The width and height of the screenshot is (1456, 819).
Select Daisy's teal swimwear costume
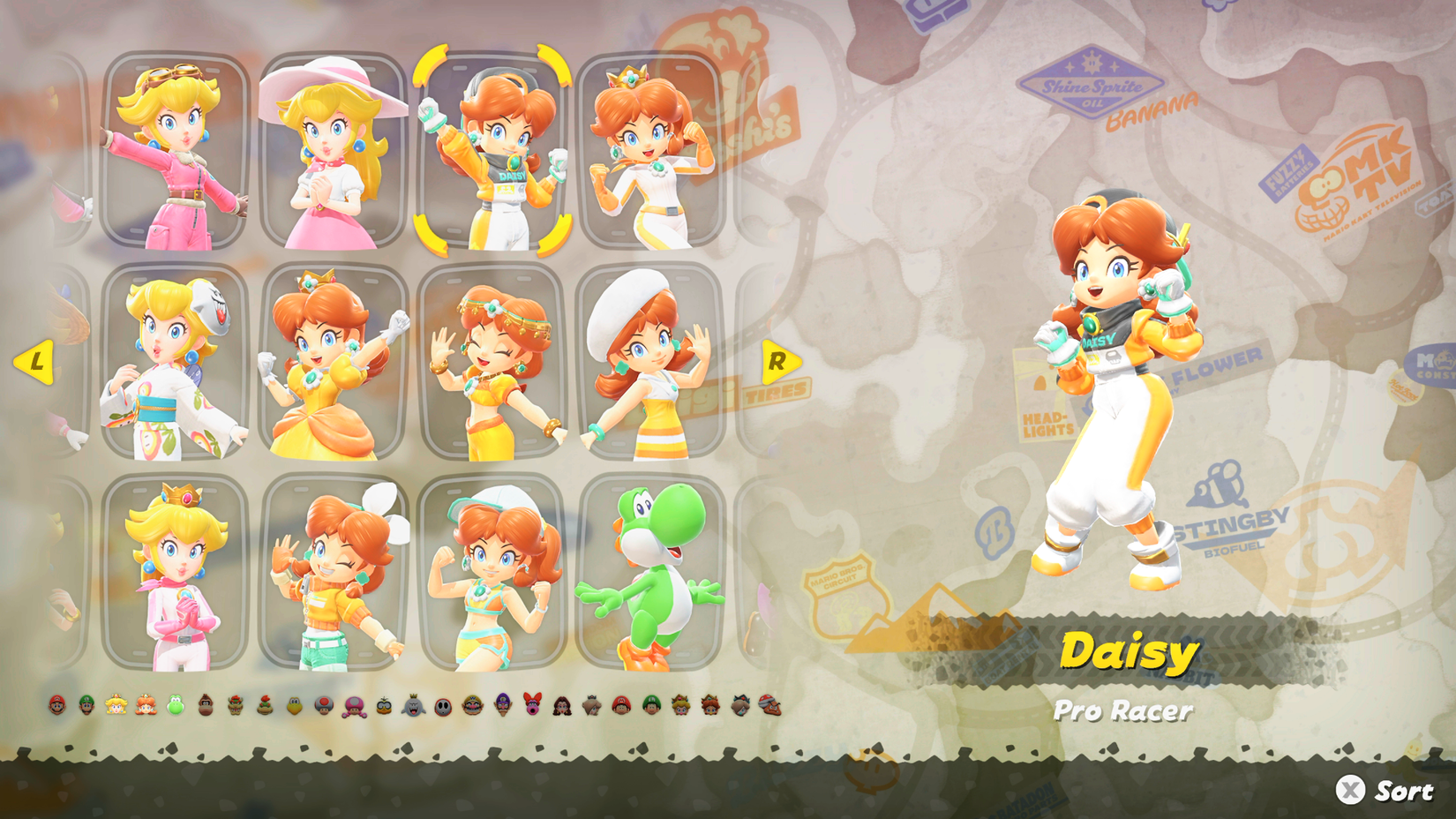tap(490, 574)
